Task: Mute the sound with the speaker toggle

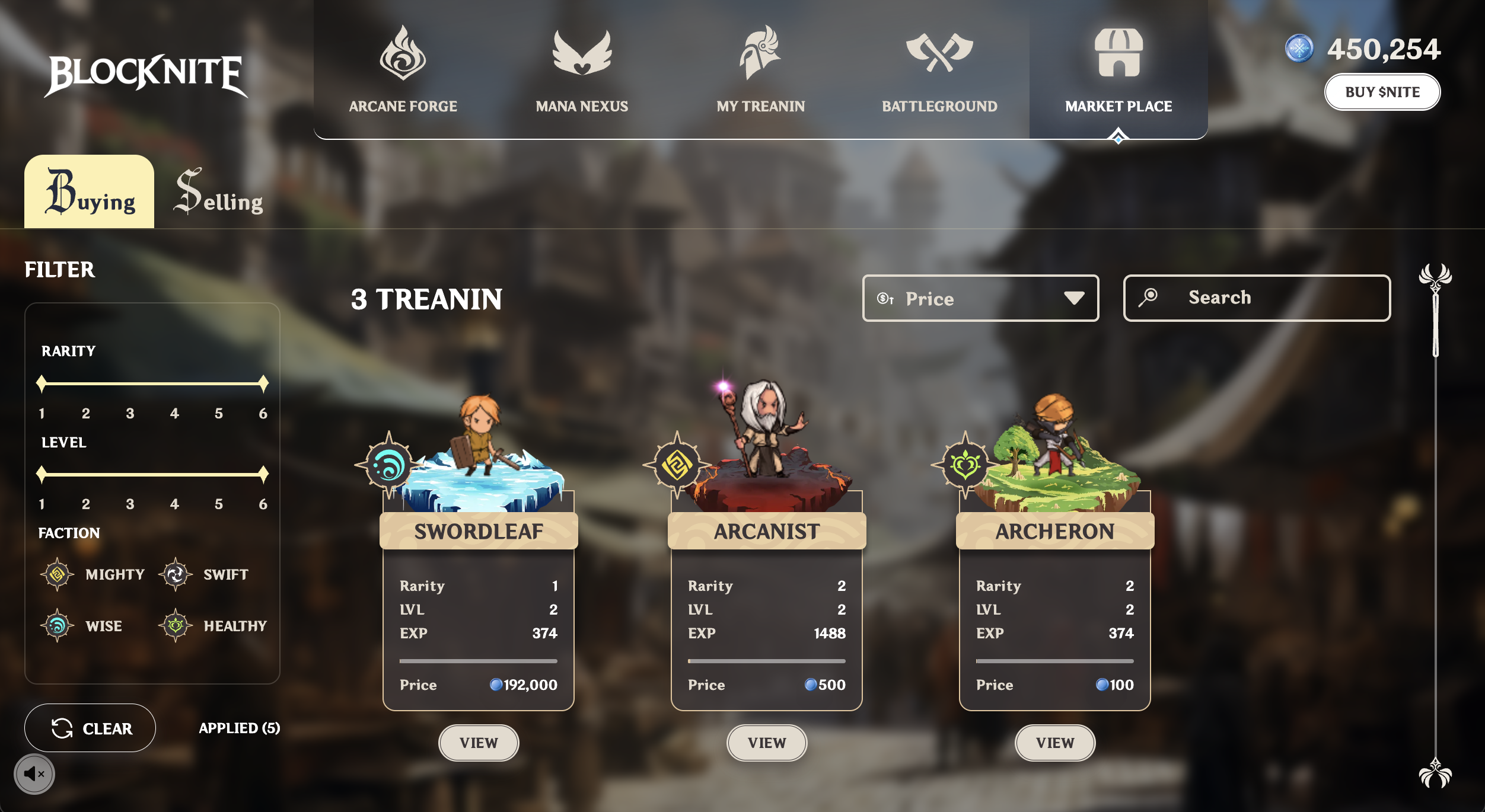Action: (36, 773)
